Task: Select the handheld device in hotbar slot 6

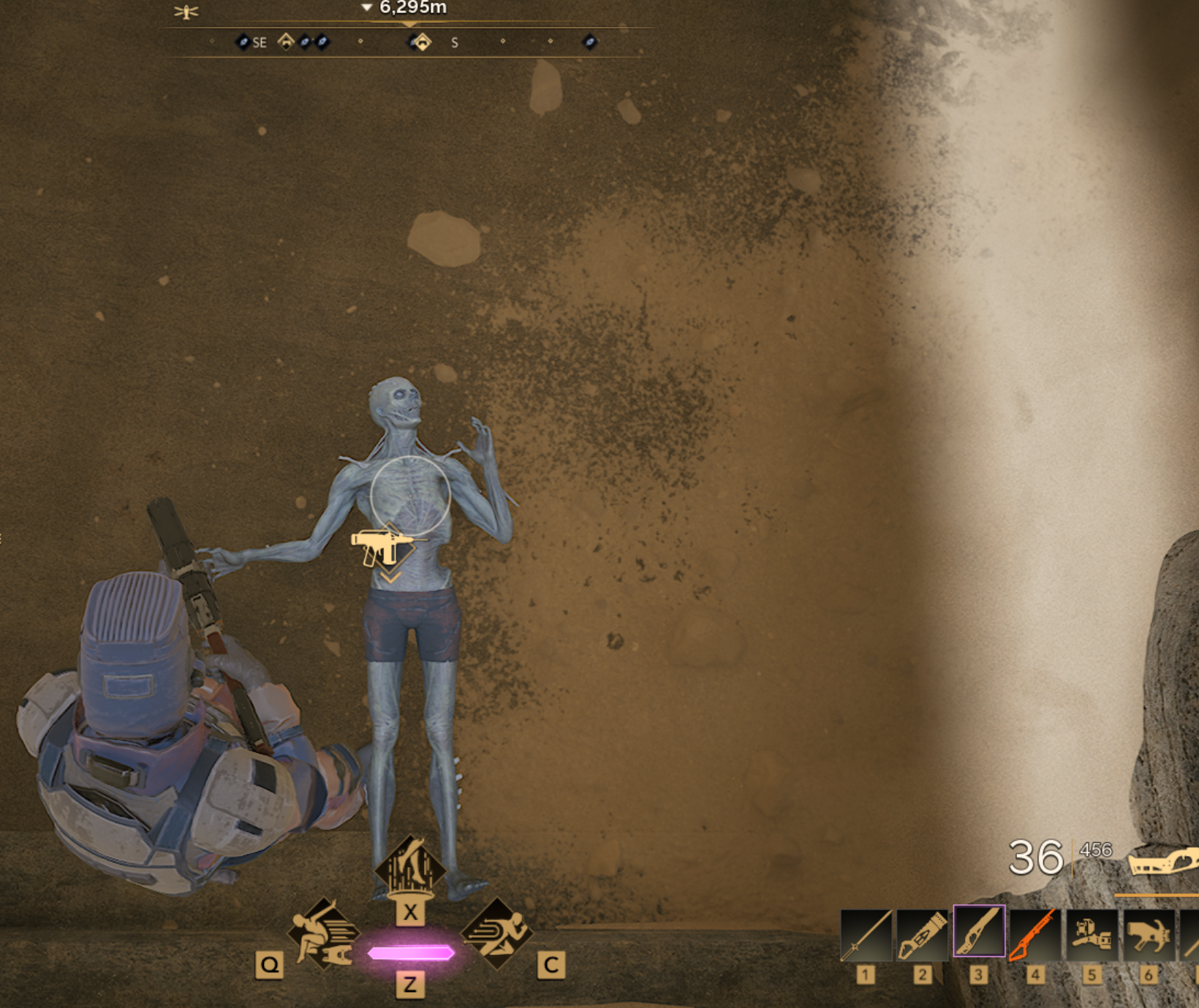Action: [1148, 933]
